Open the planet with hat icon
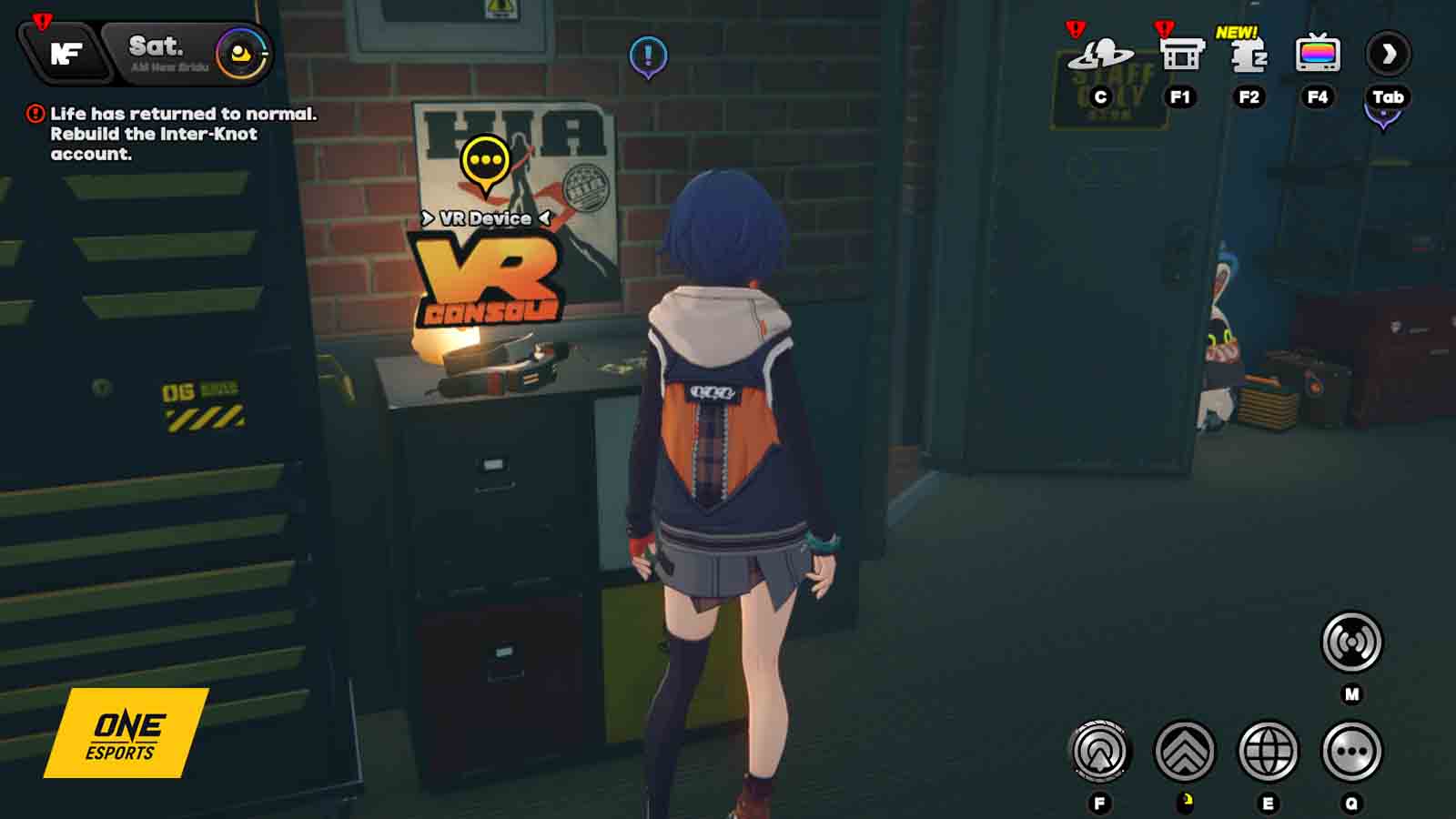The image size is (1456, 819). (1100, 55)
